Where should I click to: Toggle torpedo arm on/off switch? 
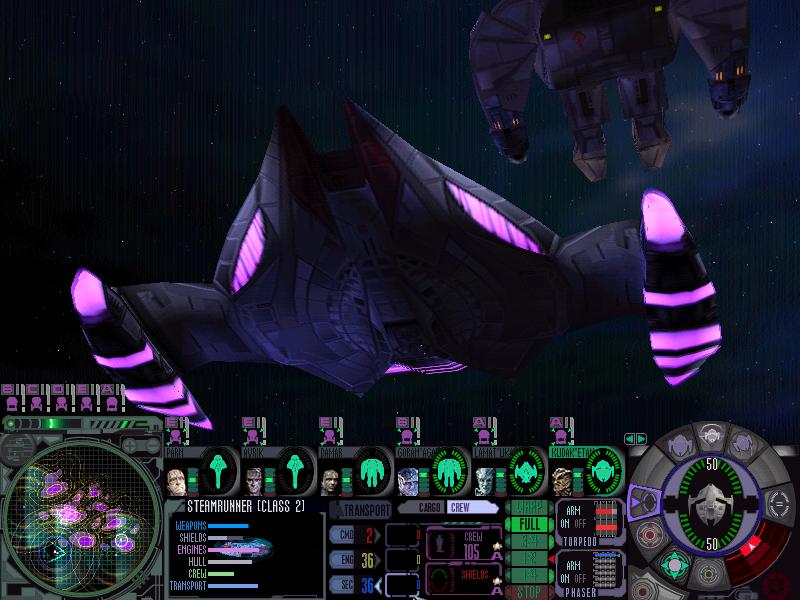pyautogui.click(x=574, y=522)
